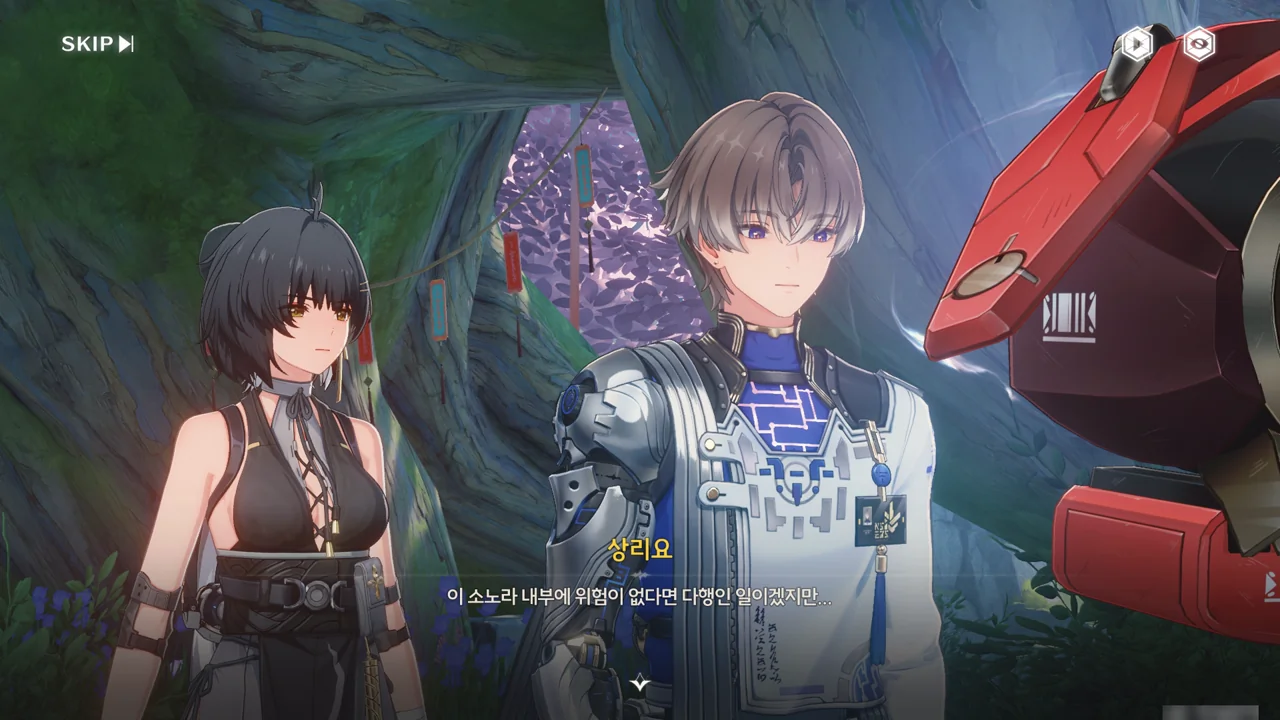Skip the cutscene with the SKIP button

coord(97,44)
